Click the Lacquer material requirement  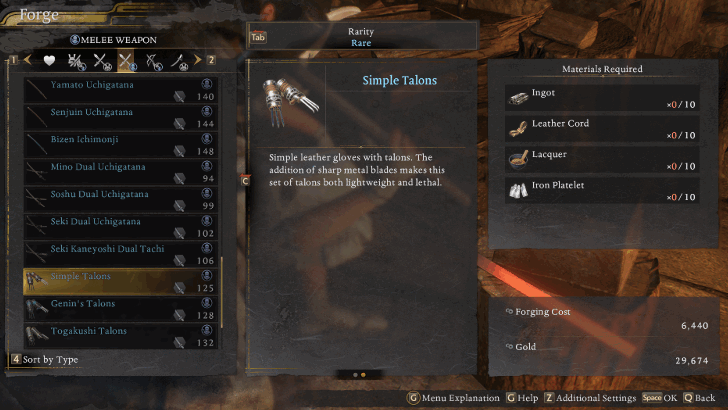tap(601, 160)
